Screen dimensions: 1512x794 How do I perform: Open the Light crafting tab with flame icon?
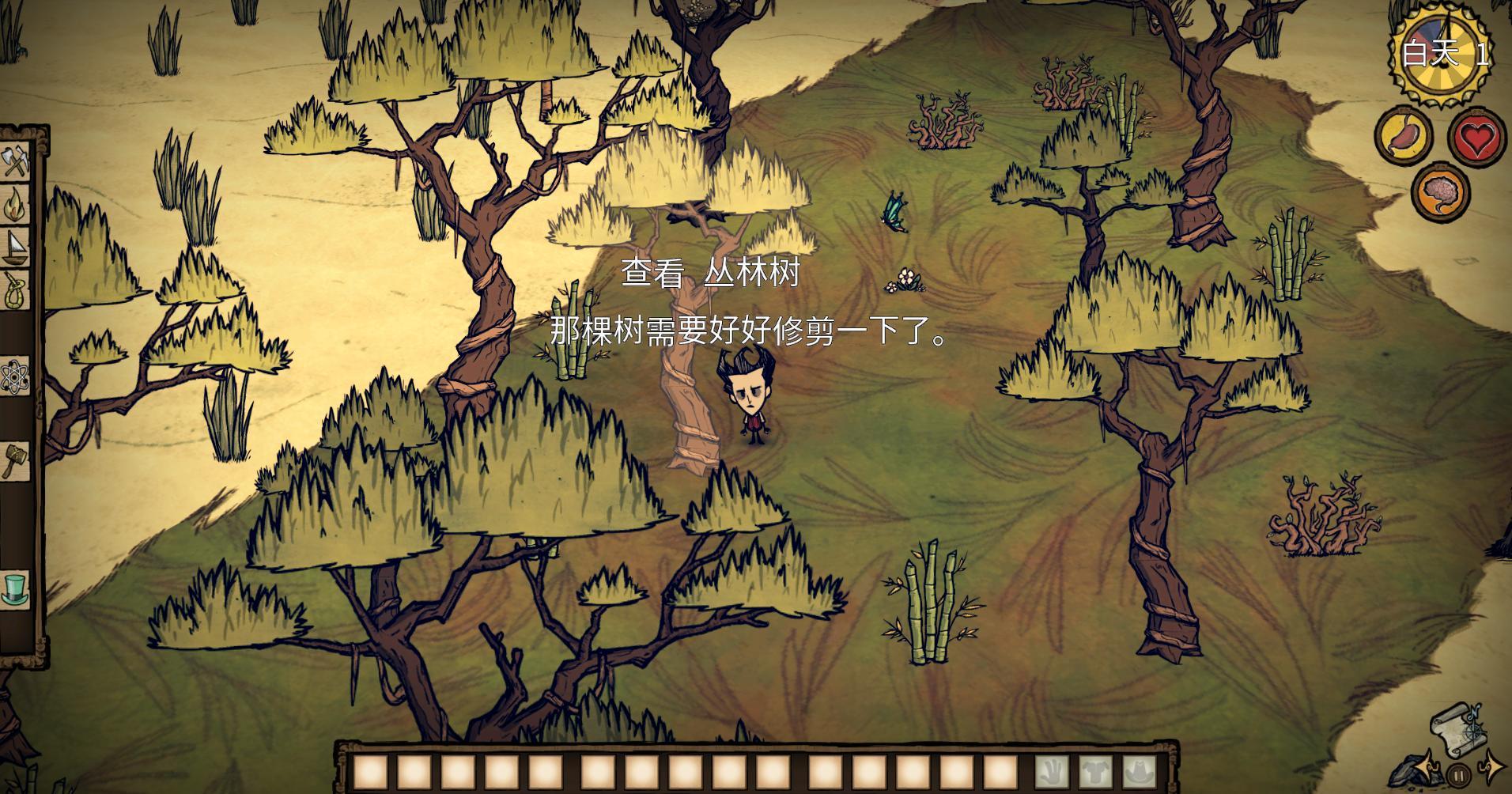click(x=15, y=206)
